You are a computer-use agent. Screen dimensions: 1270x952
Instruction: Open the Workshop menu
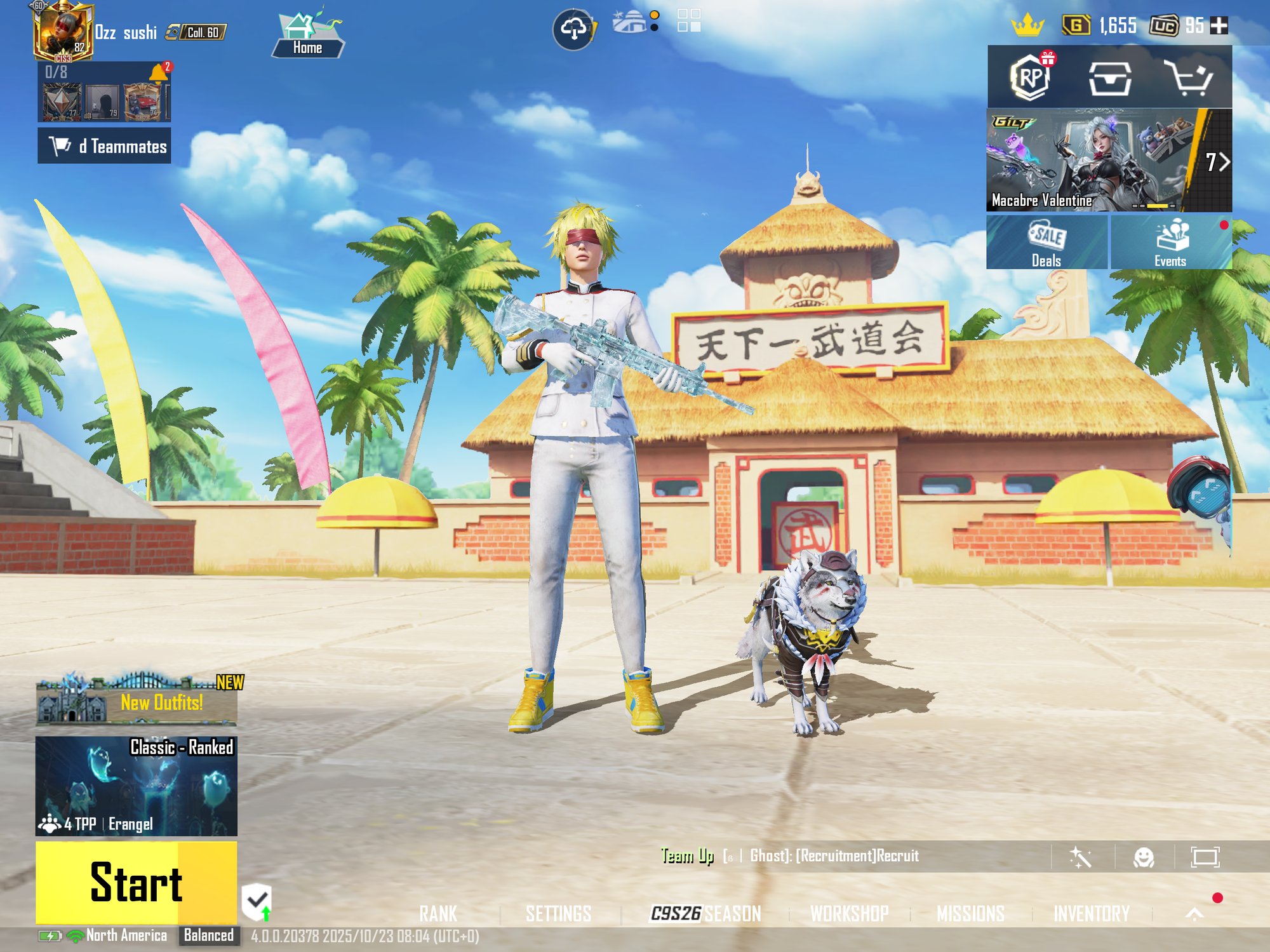coord(849,914)
